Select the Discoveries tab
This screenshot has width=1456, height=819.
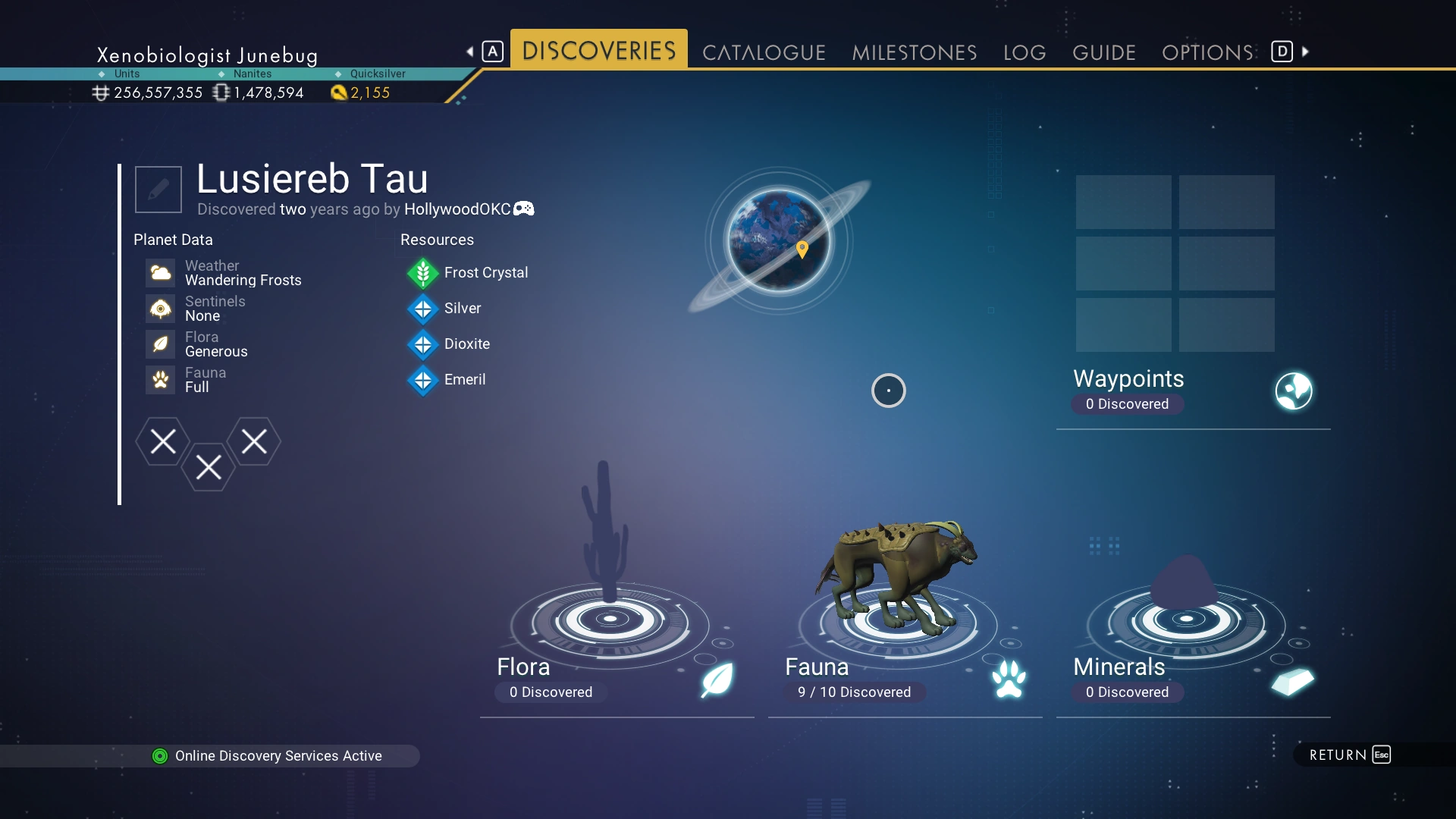point(598,51)
